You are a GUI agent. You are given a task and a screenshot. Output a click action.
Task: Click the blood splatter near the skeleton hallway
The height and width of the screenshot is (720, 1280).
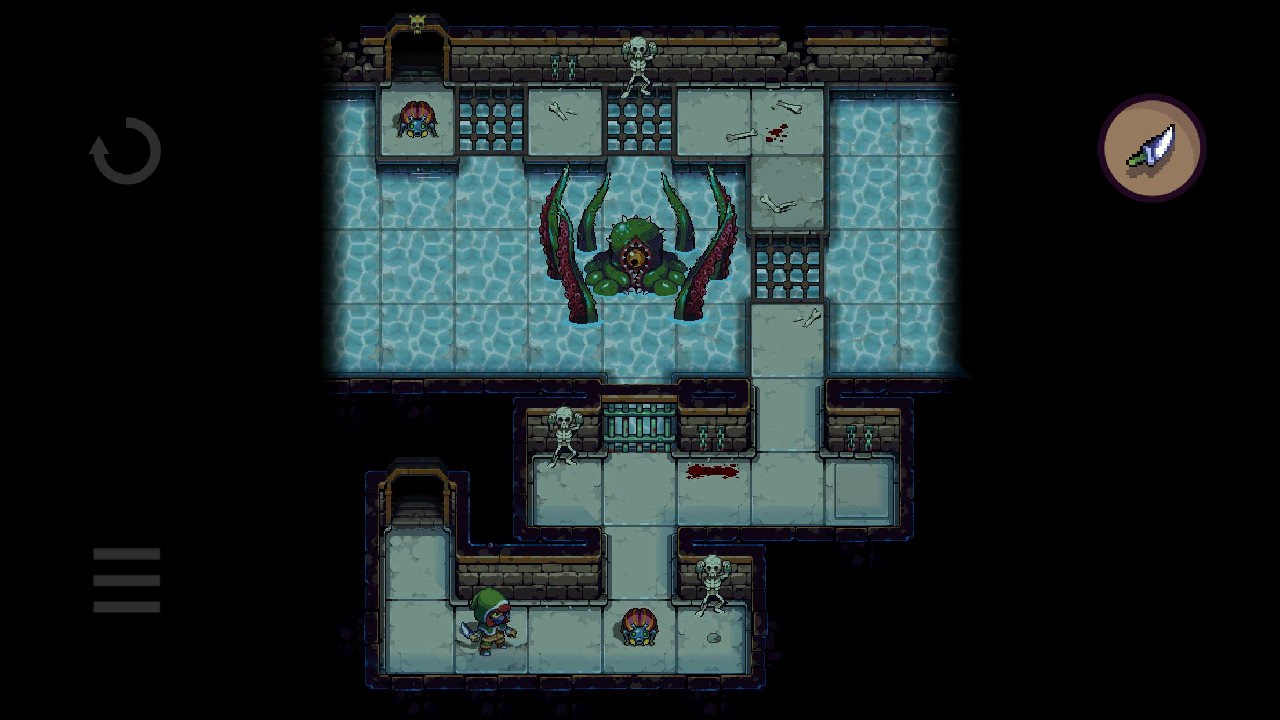[x=712, y=470]
